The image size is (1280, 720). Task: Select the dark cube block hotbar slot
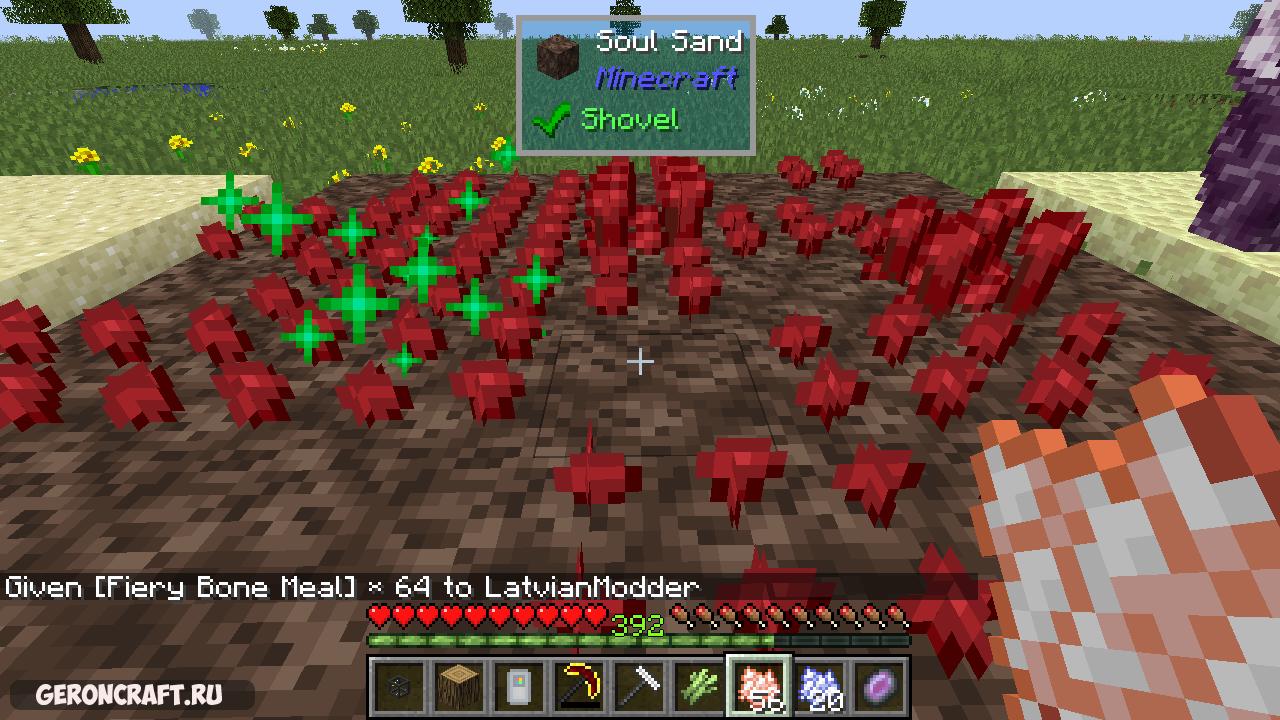point(398,687)
